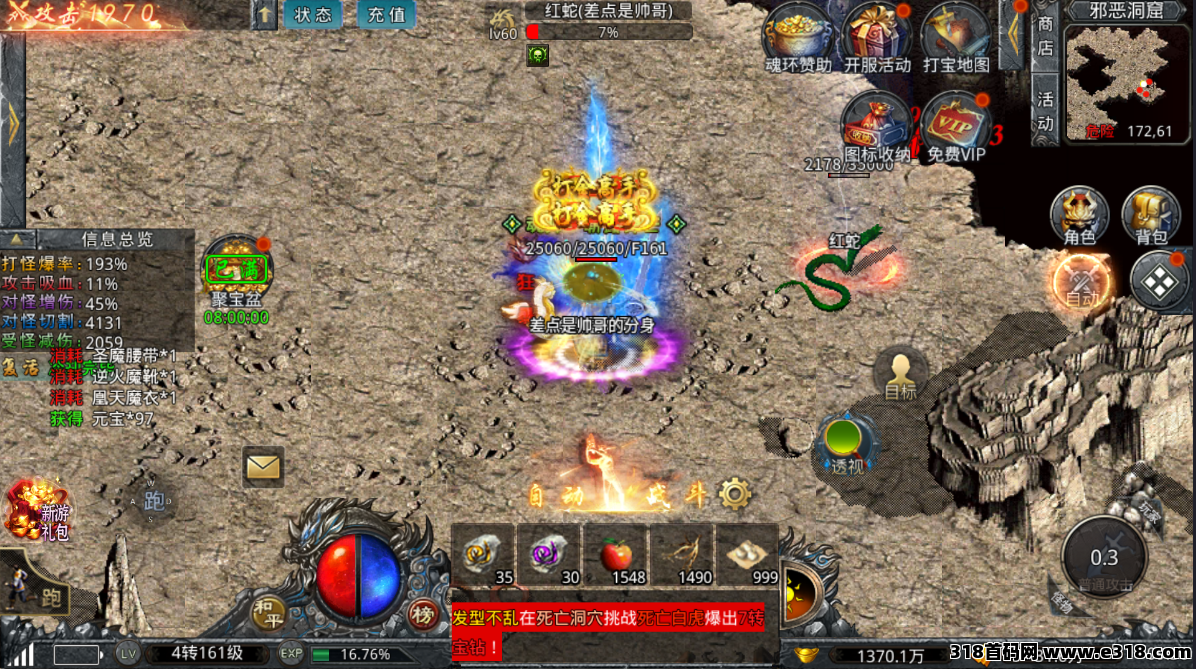1196x669 pixels.
Task: Use the red apple item slot
Action: (x=616, y=556)
